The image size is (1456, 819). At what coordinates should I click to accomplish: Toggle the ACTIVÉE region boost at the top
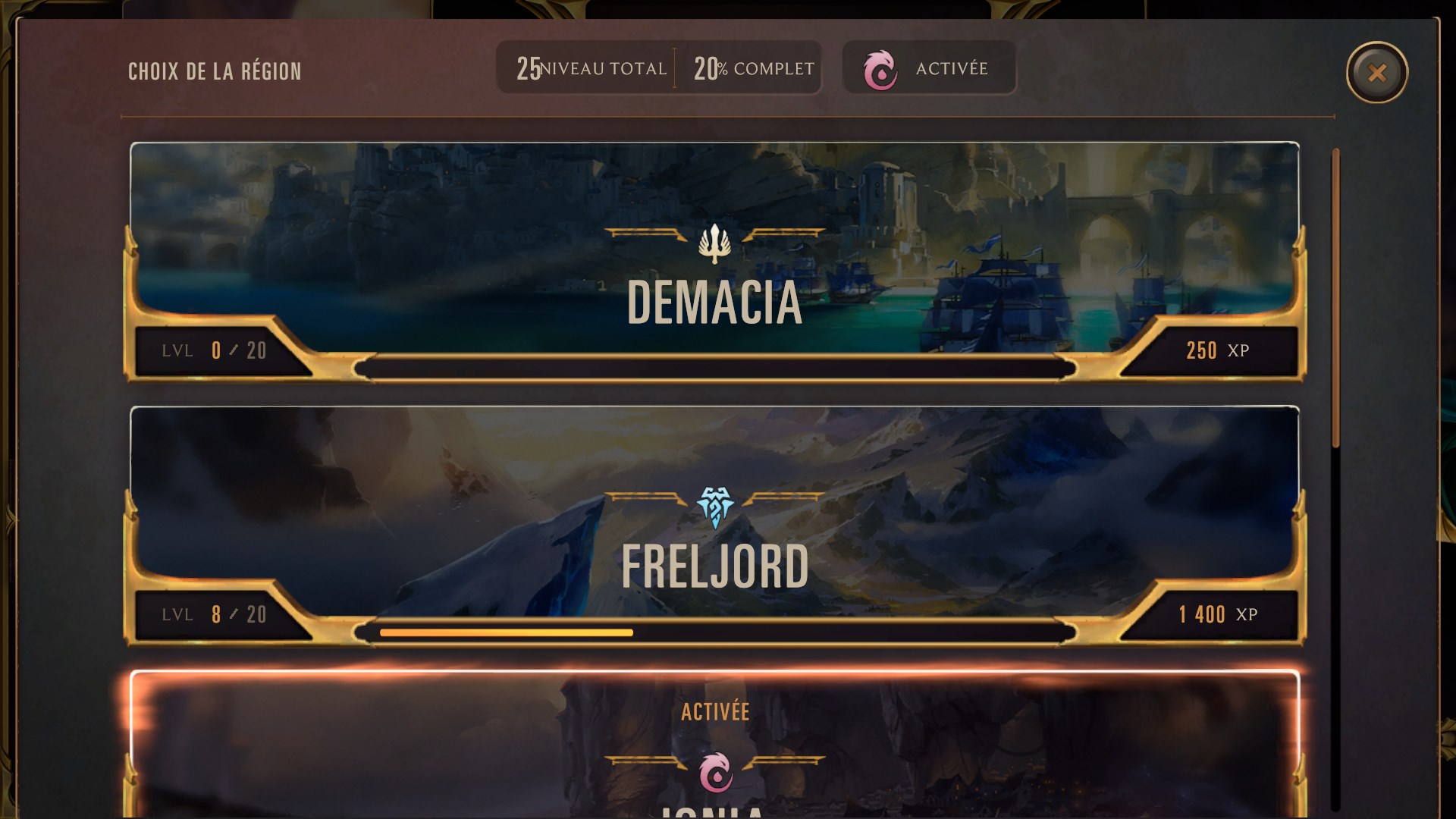click(930, 68)
